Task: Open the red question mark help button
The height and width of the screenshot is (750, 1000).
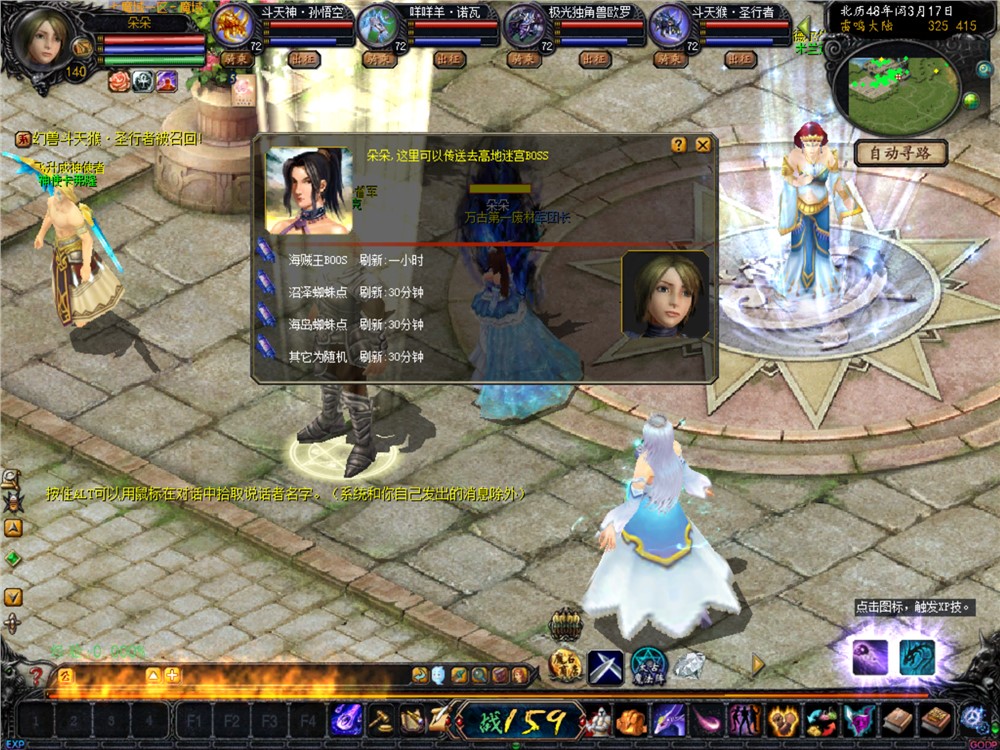Action: [36, 675]
